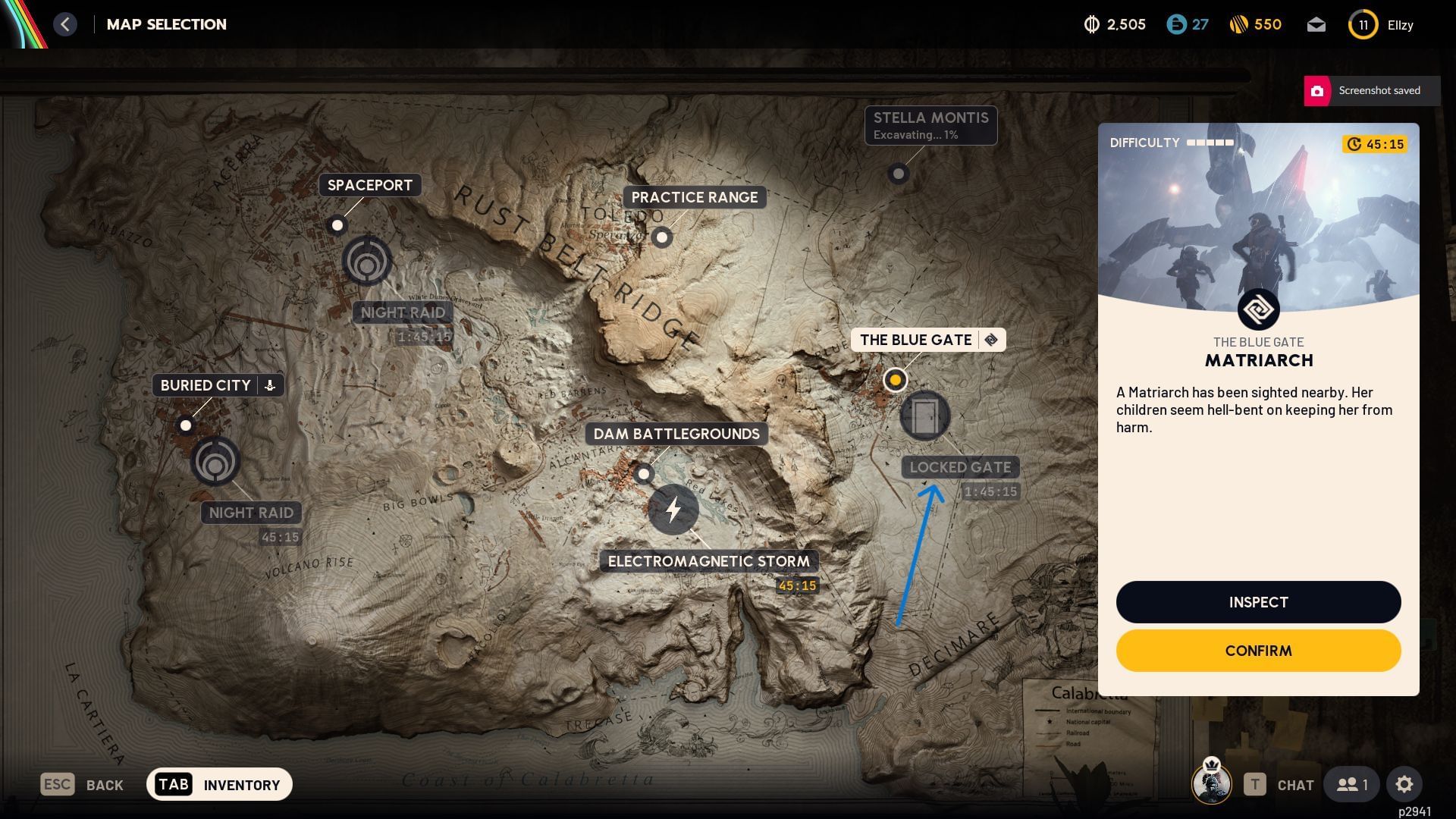The width and height of the screenshot is (1456, 819).
Task: Click the Locked Gate door icon
Action: 927,416
